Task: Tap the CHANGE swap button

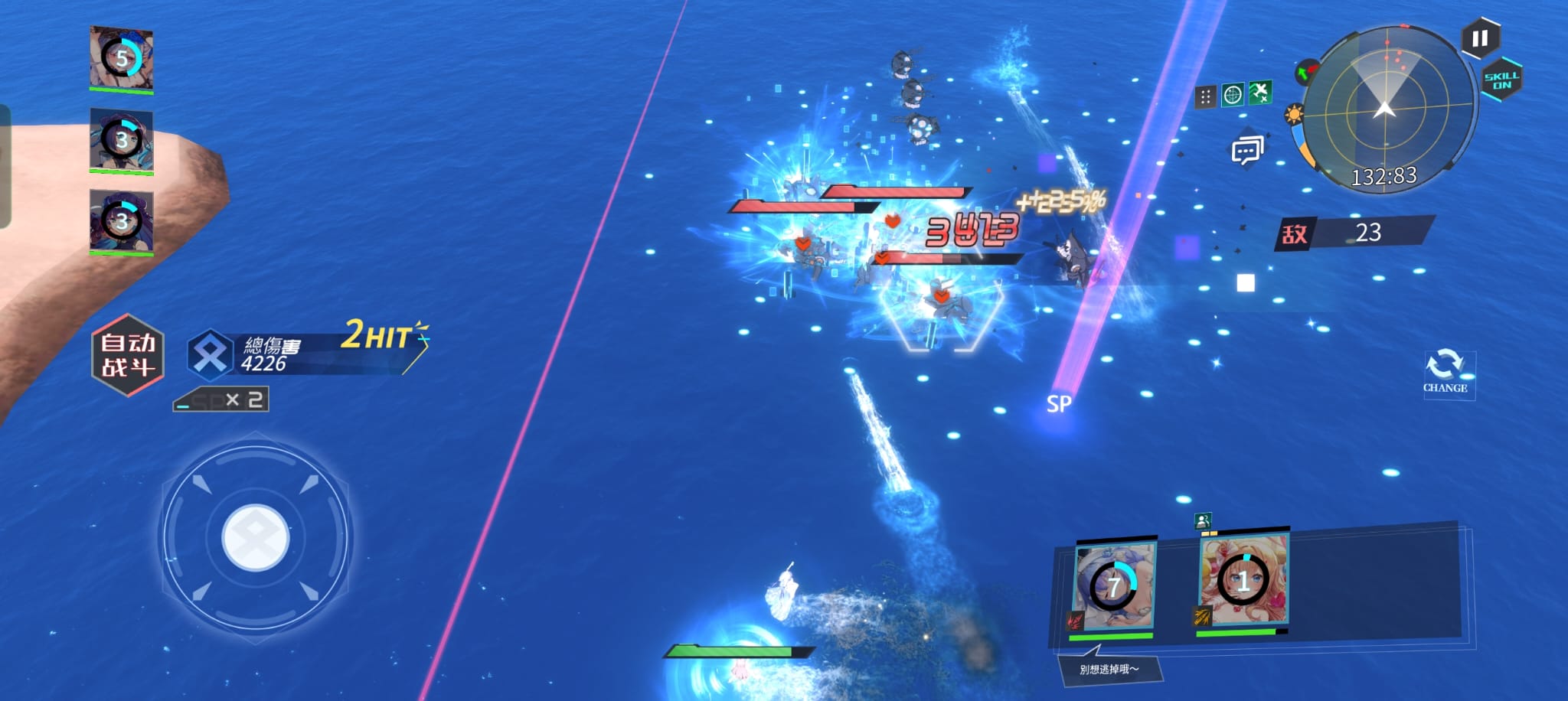Action: (x=1445, y=372)
